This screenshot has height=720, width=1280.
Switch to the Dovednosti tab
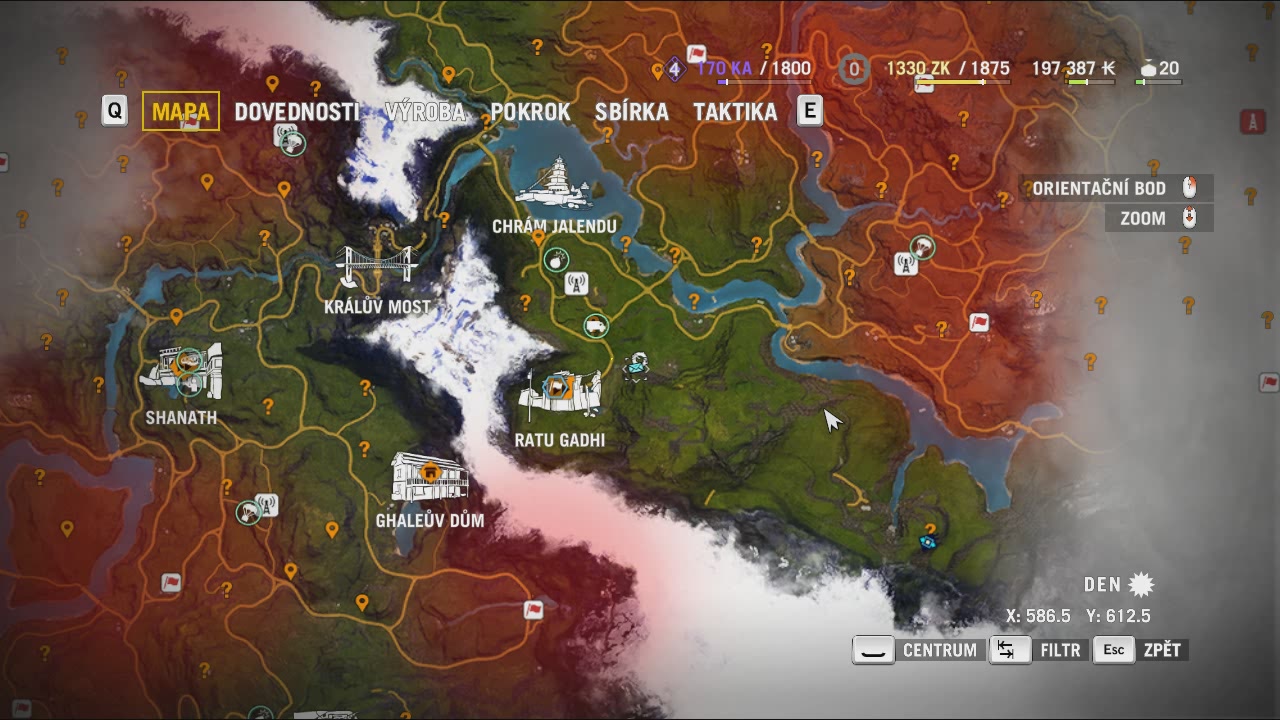[296, 112]
